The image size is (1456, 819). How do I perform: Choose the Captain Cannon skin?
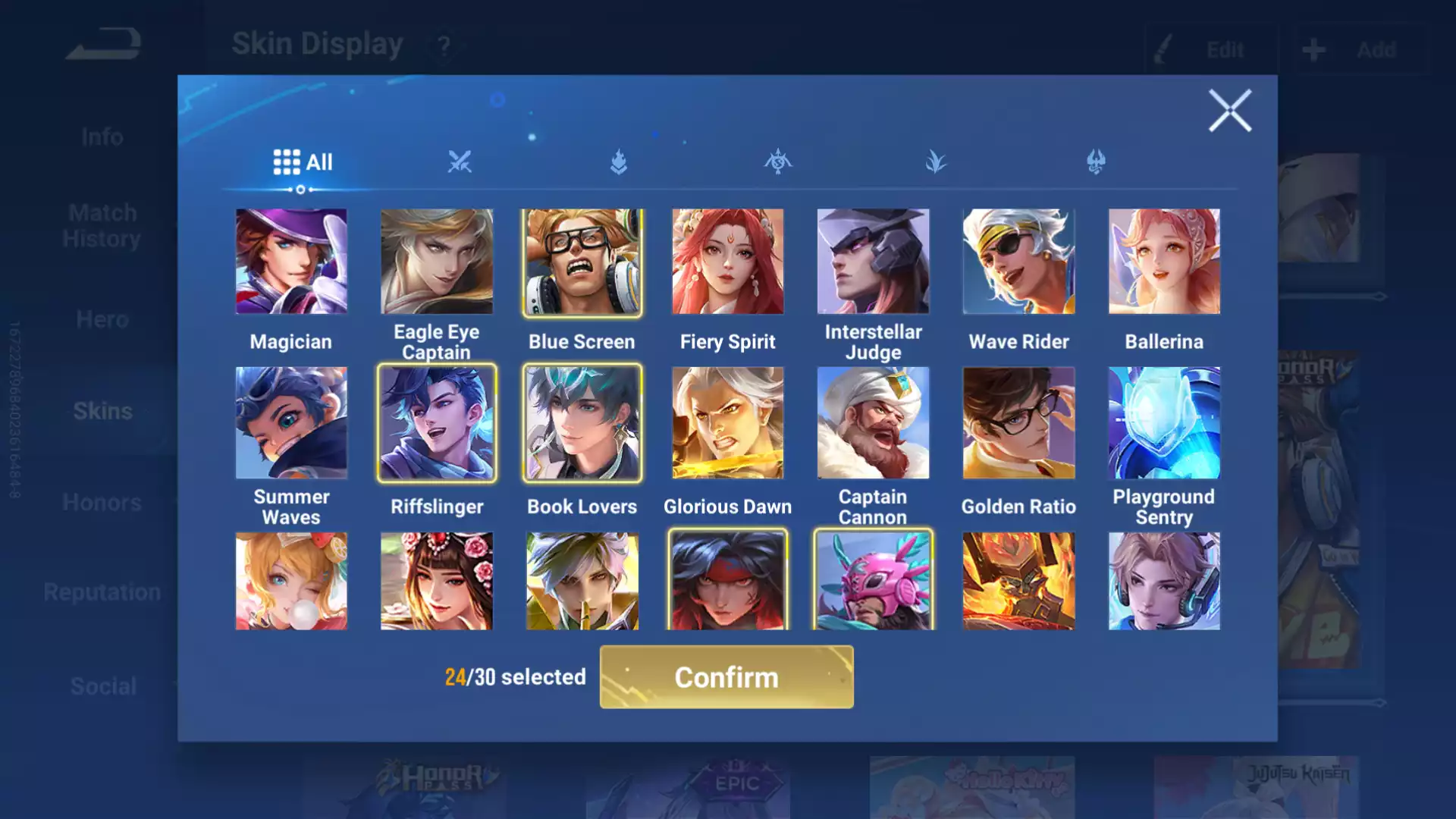pyautogui.click(x=873, y=423)
